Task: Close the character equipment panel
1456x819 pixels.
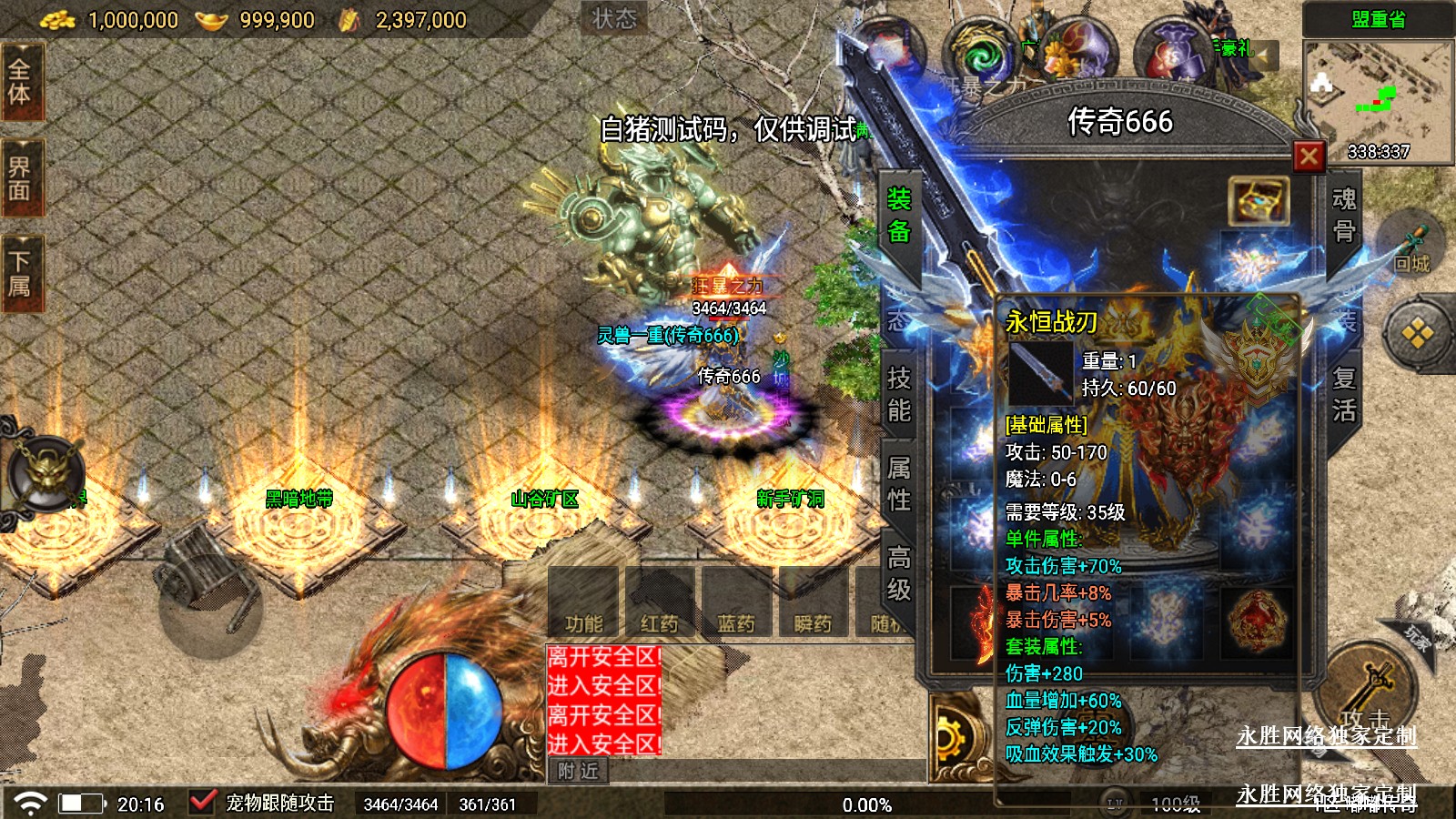Action: 1309,157
